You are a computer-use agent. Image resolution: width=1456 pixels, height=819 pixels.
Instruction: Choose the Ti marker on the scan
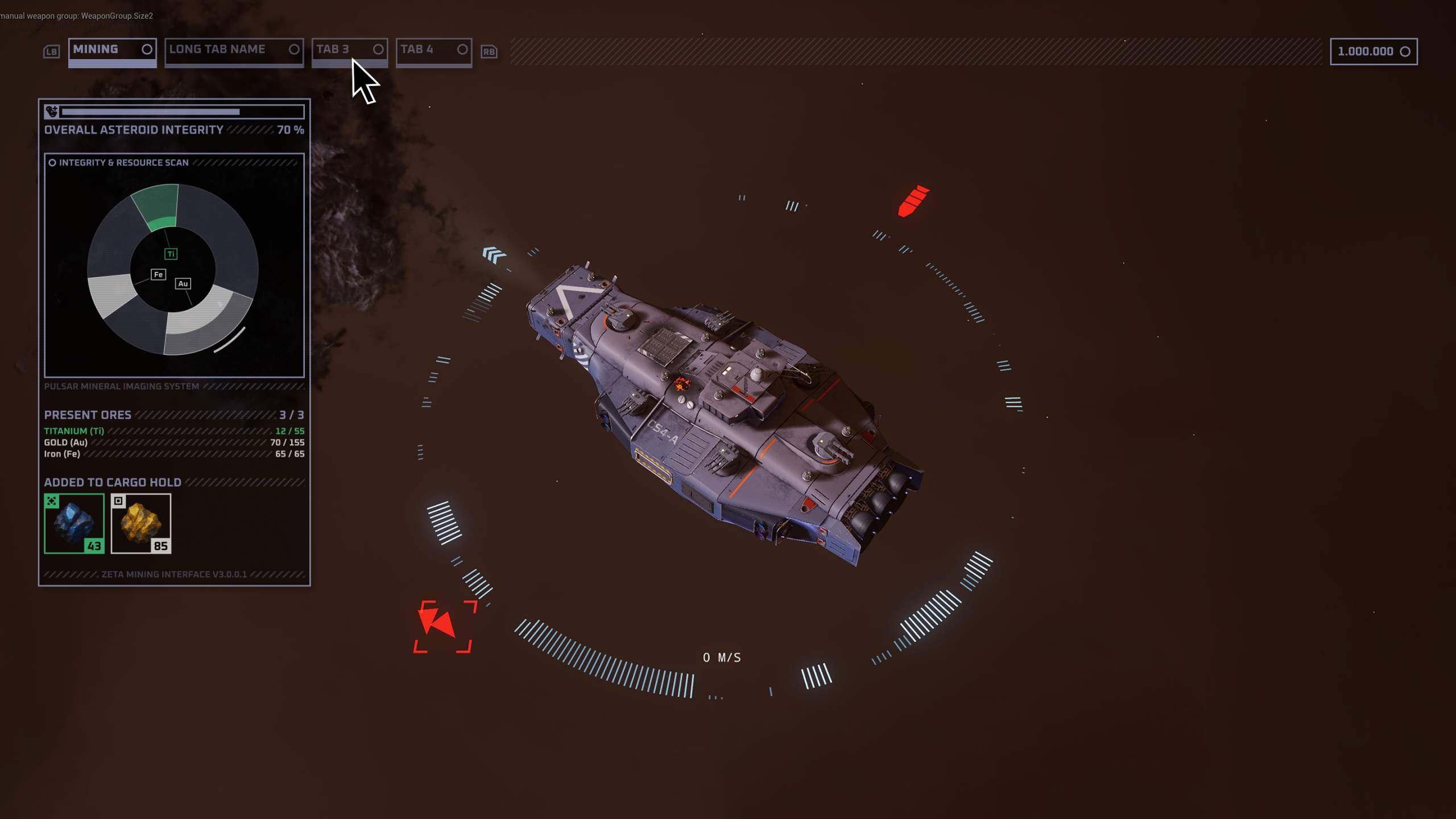(x=171, y=254)
